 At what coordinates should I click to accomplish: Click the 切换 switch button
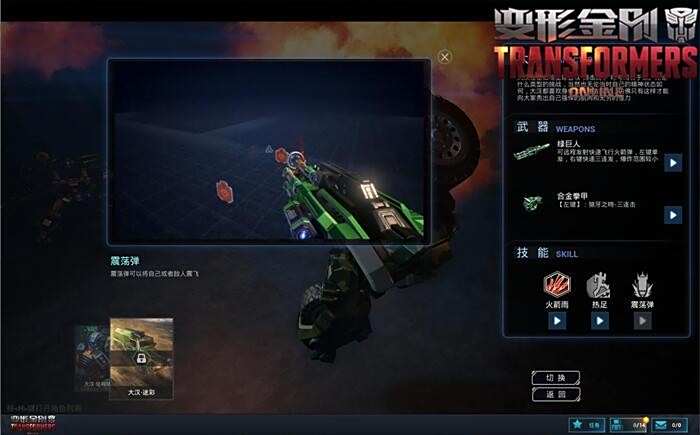click(x=555, y=377)
